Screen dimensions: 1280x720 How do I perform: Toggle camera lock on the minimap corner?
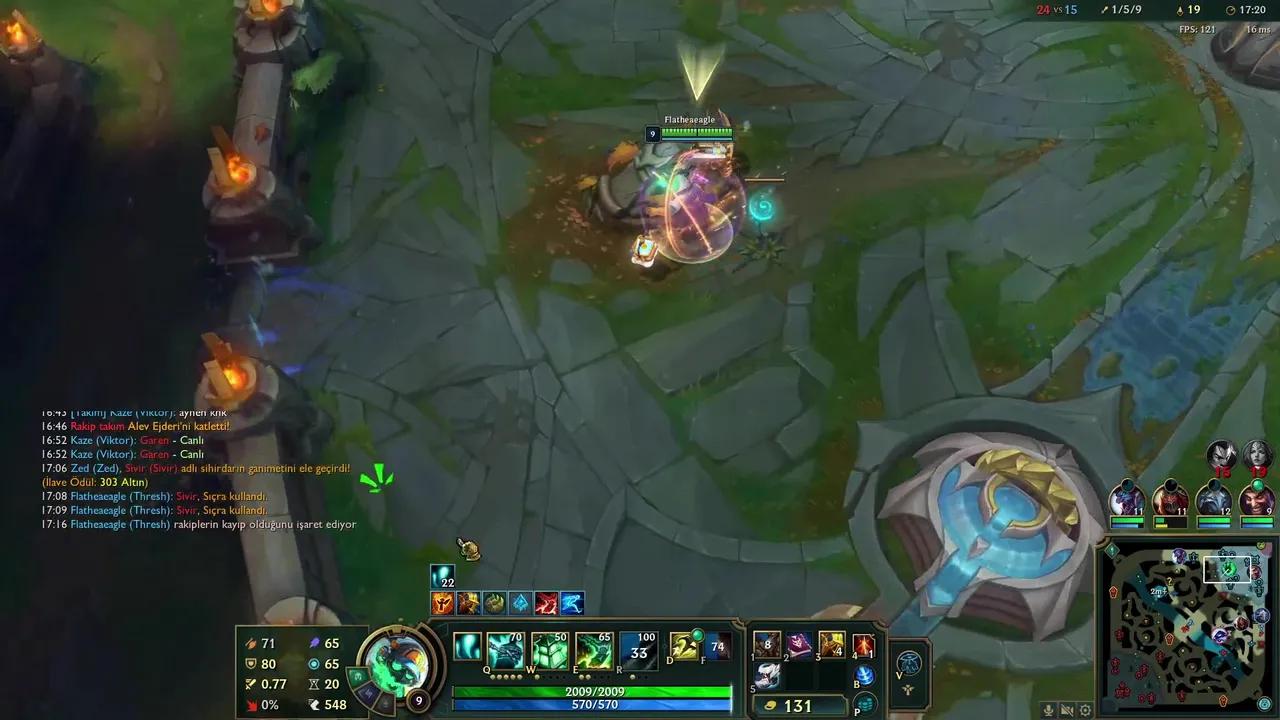point(1264,704)
